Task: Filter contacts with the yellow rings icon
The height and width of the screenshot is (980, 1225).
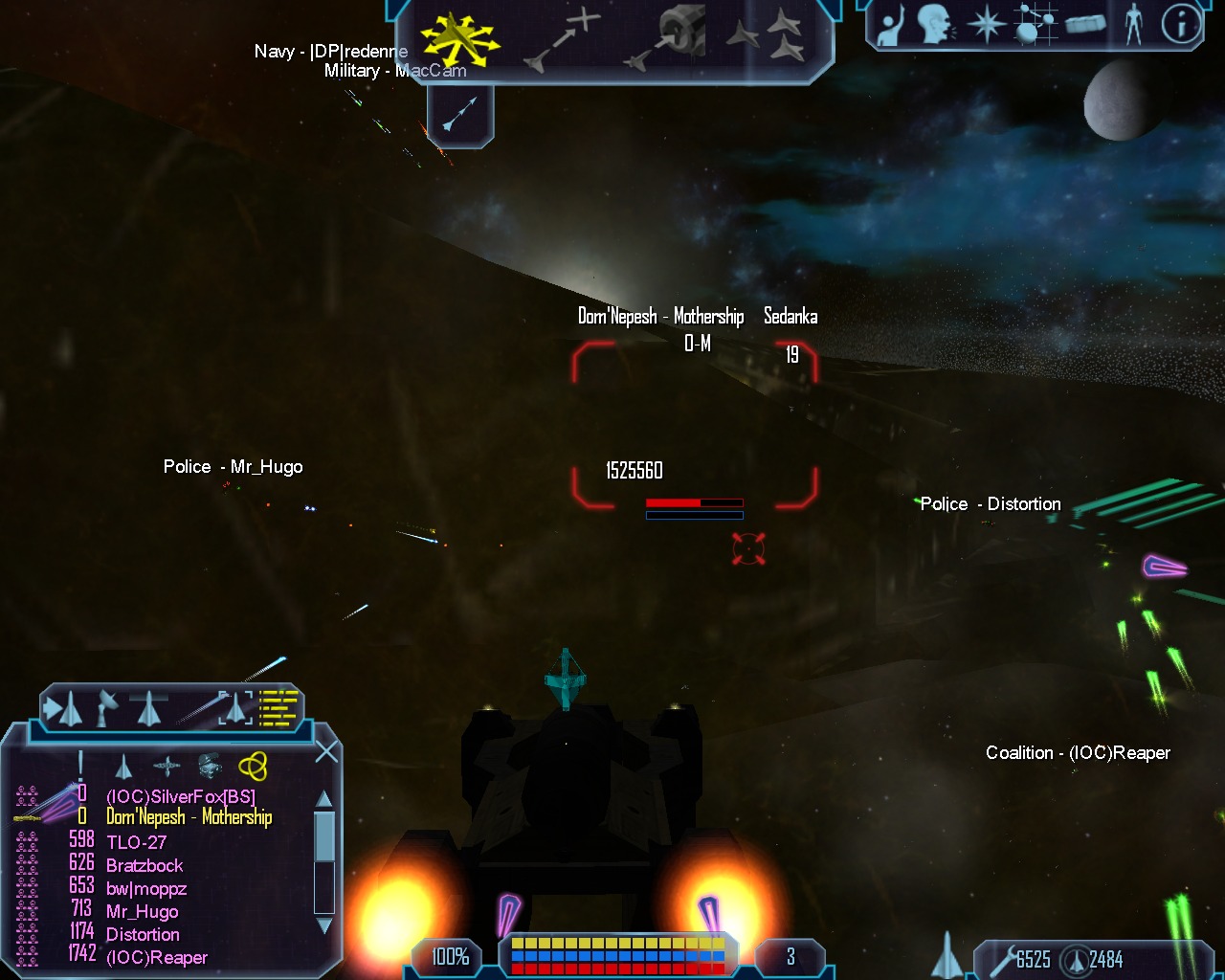Action: (253, 766)
